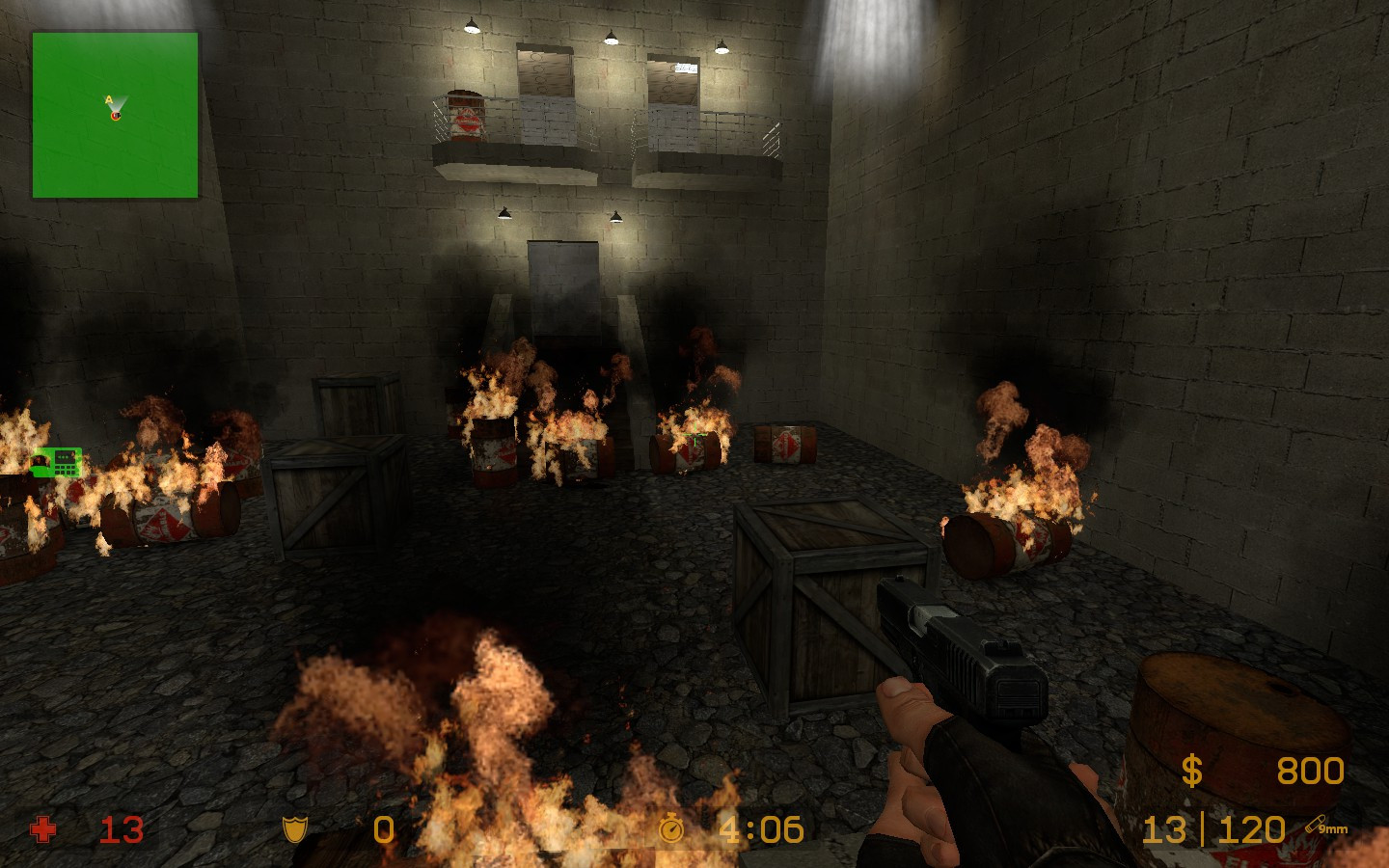Click the green radar minimap
The width and height of the screenshot is (1389, 868).
coord(115,115)
